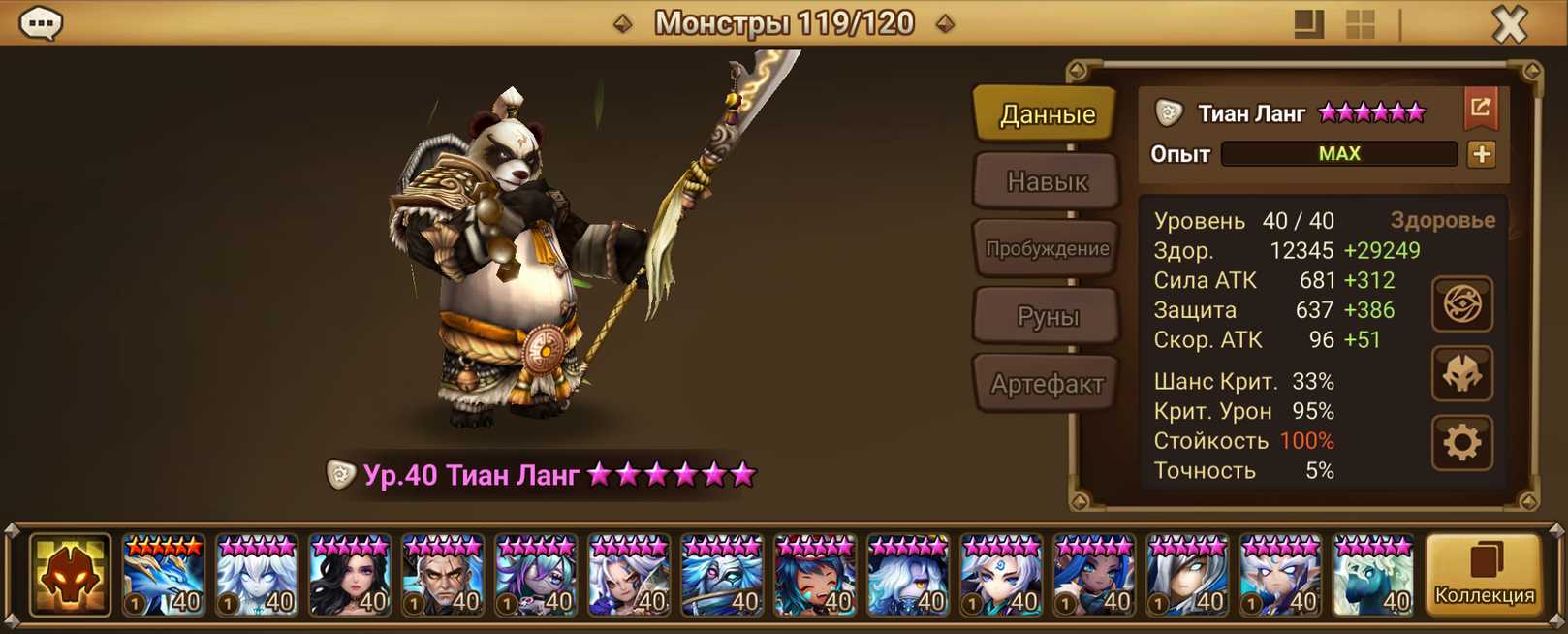Switch to the four-square grid view
Image resolution: width=1568 pixels, height=634 pixels.
click(1361, 24)
